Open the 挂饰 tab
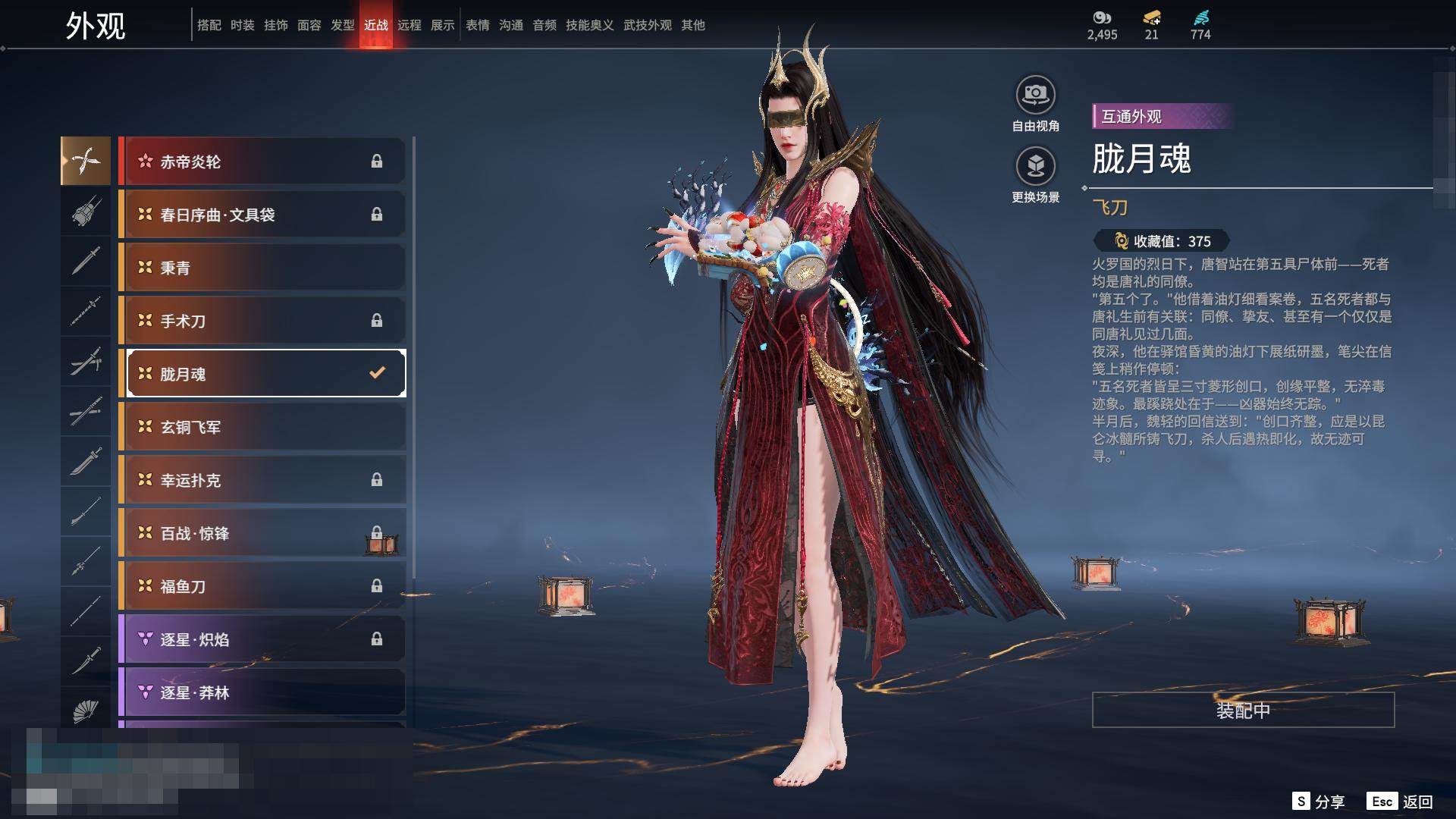 [x=276, y=25]
